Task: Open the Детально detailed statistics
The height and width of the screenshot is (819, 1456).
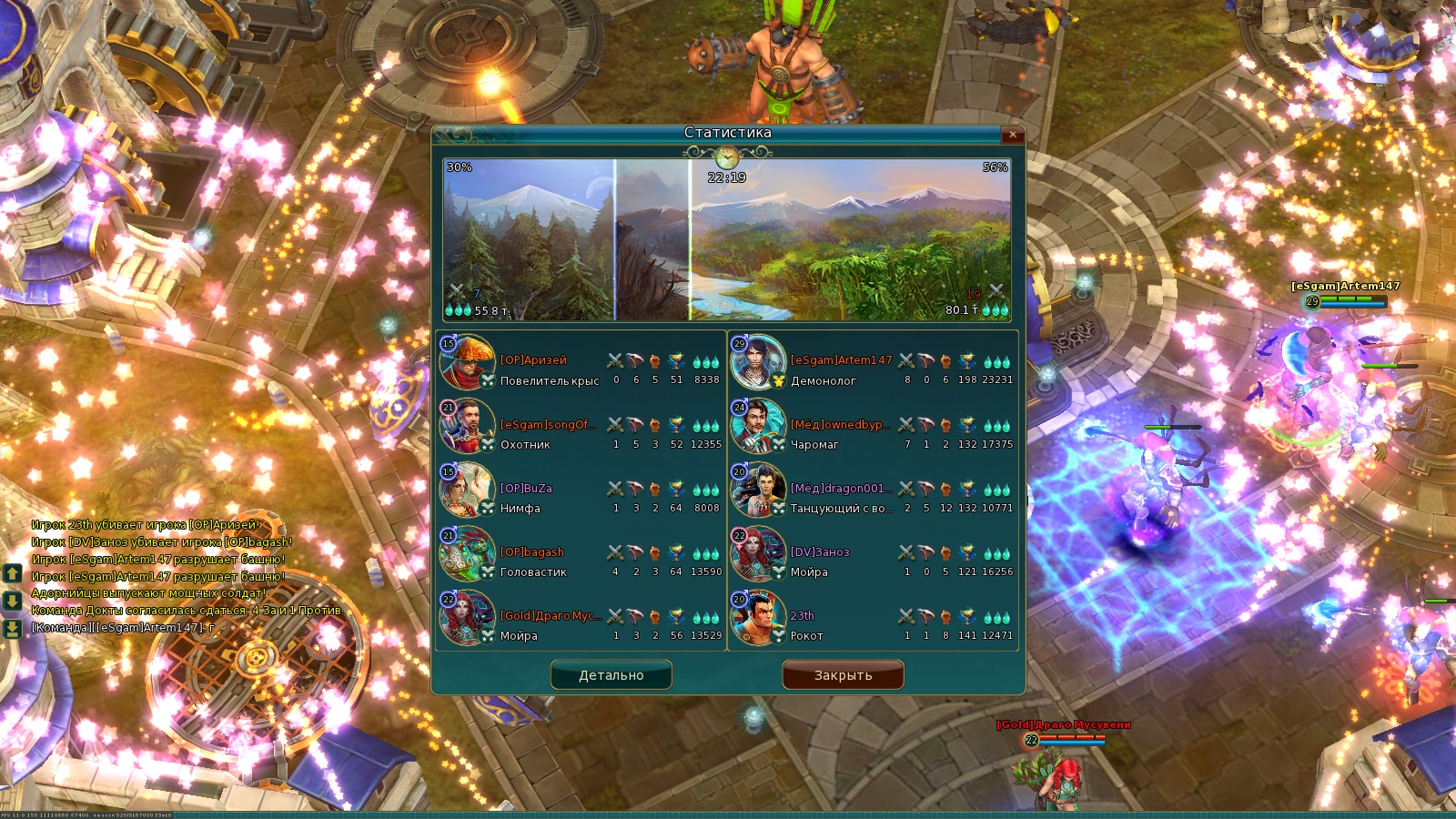Action: tap(611, 675)
